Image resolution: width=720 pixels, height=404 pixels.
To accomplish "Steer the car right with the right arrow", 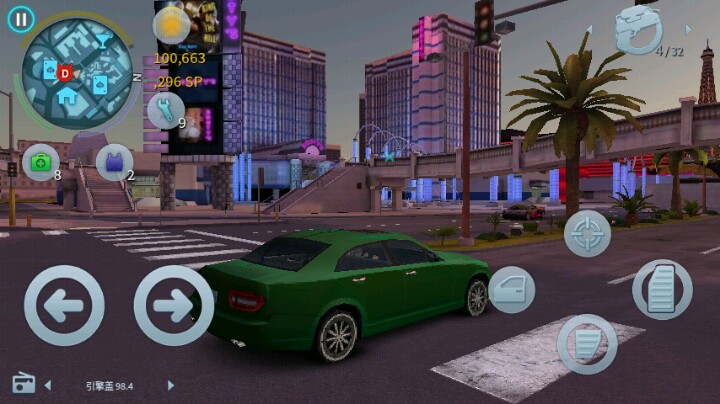I will pyautogui.click(x=173, y=306).
